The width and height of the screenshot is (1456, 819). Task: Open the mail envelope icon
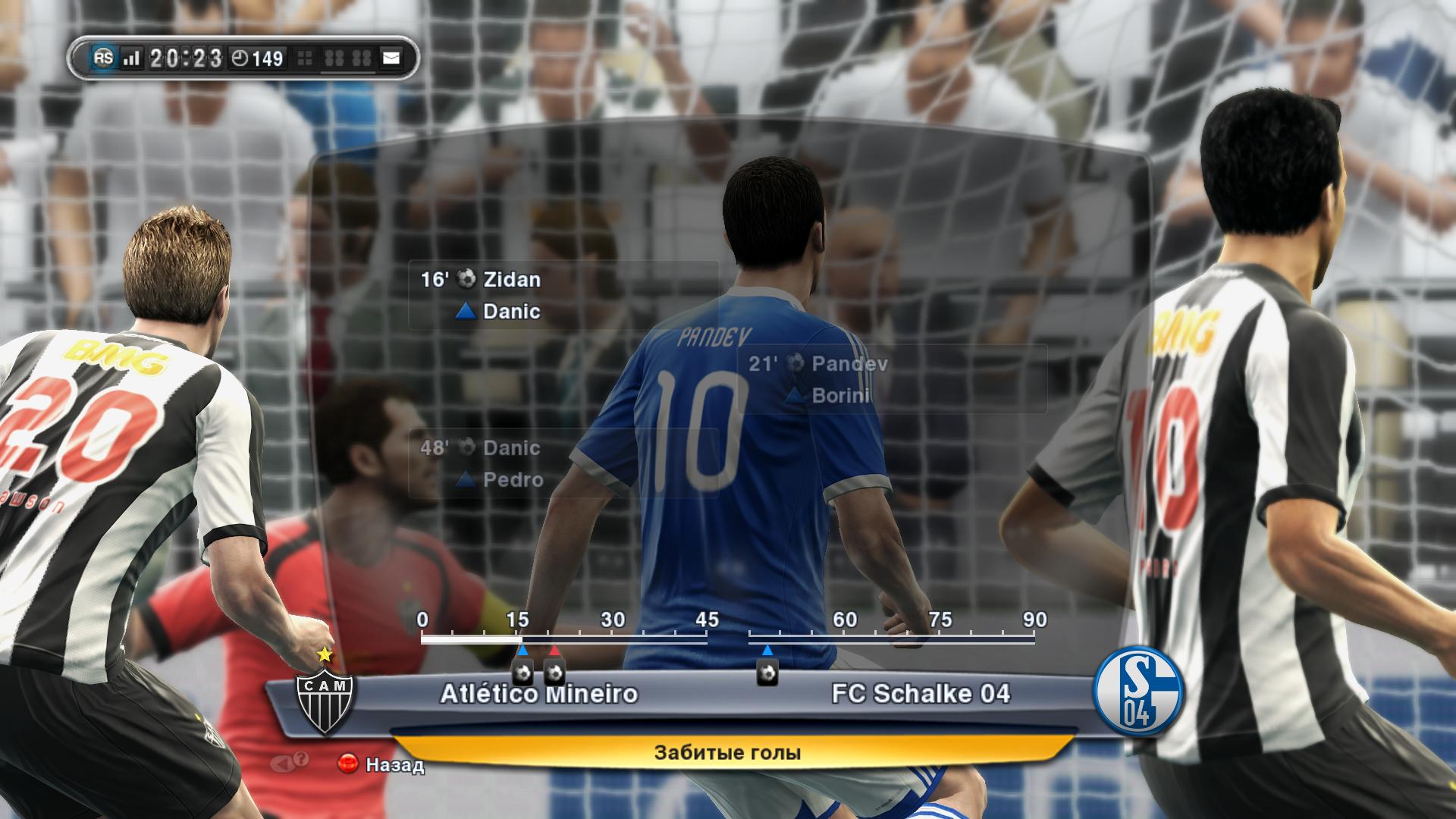(x=391, y=58)
